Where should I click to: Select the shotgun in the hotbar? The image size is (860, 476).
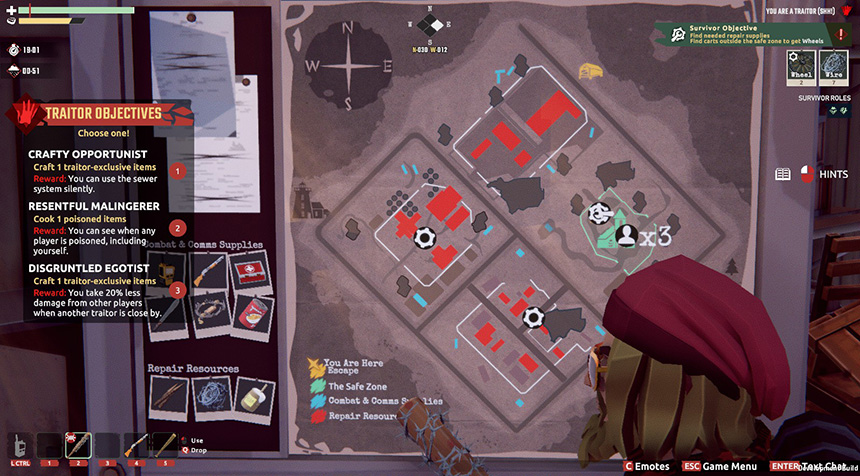134,445
